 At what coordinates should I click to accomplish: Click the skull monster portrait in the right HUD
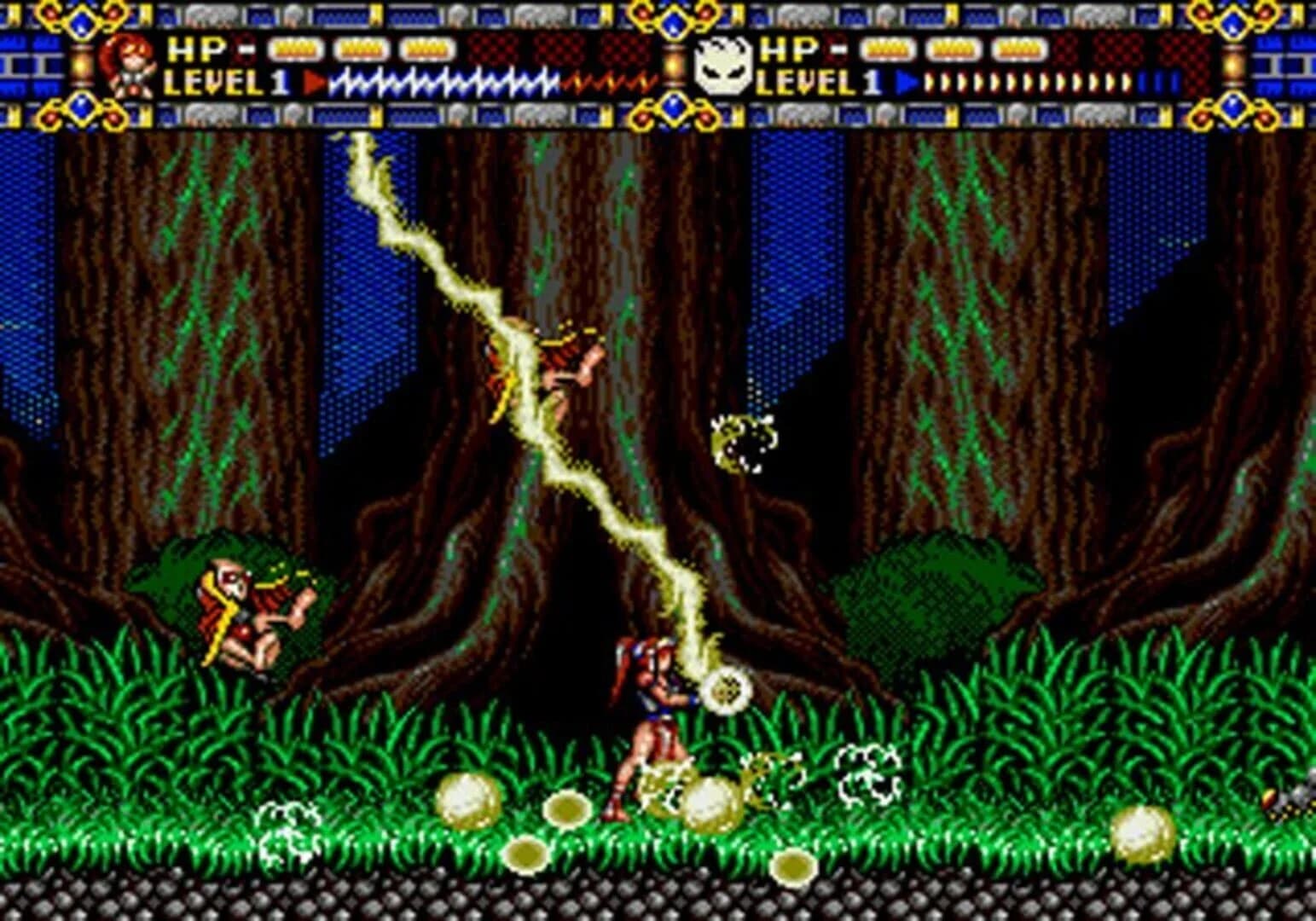click(723, 66)
